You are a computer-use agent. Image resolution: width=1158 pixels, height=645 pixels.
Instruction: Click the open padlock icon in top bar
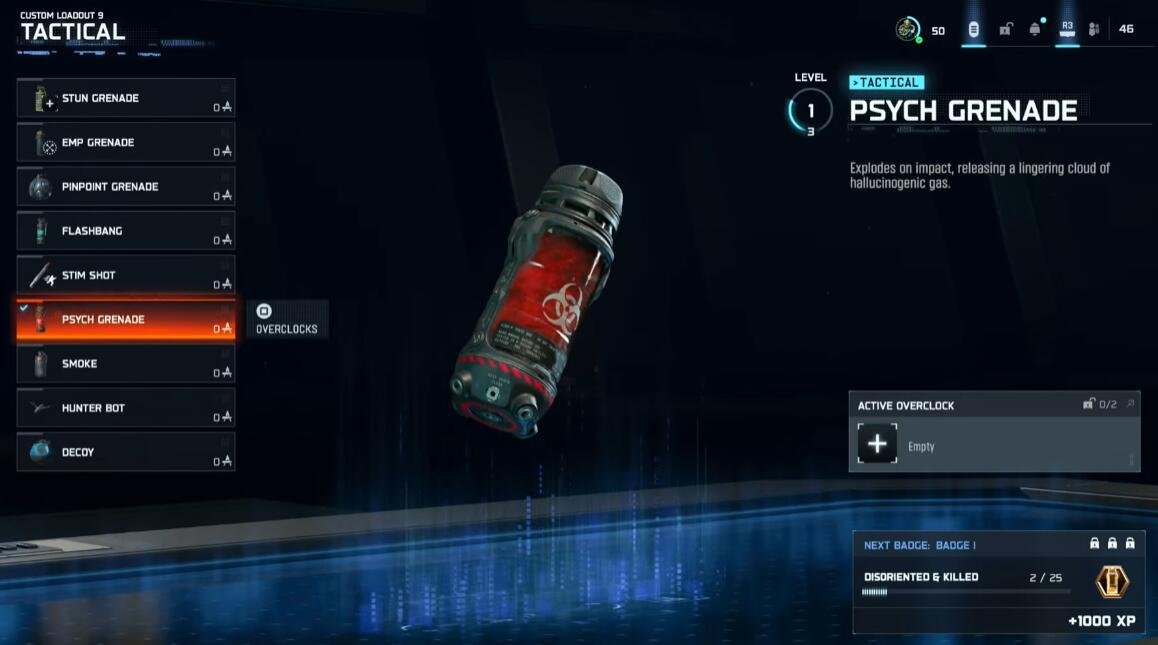(1005, 29)
